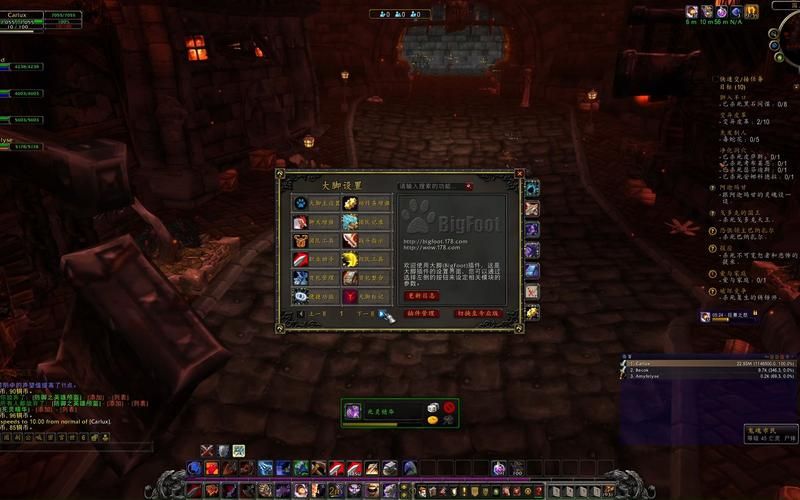Click the red update log button
800x500 pixels.
[x=422, y=296]
